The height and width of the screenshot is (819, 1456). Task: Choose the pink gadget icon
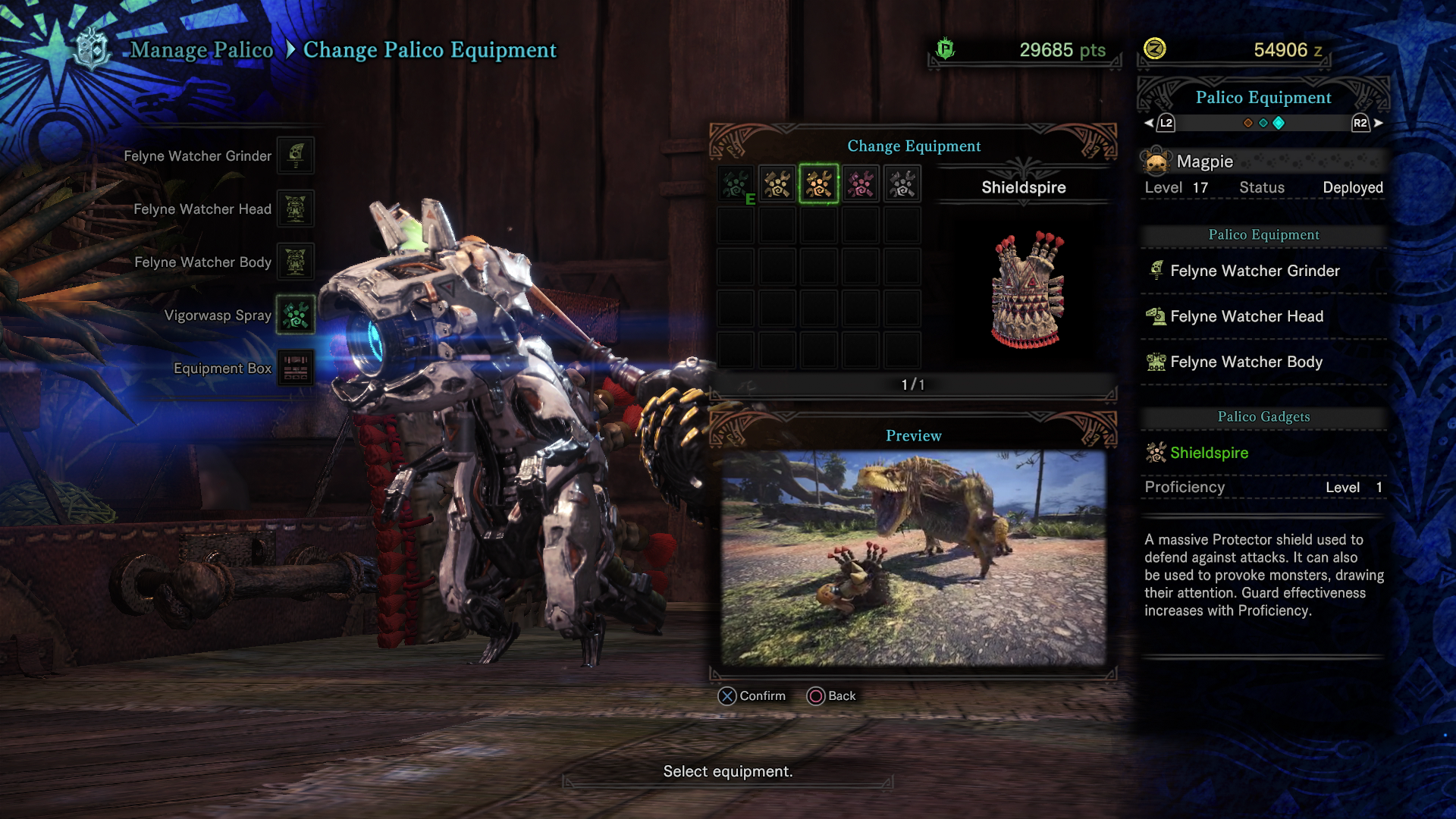861,184
